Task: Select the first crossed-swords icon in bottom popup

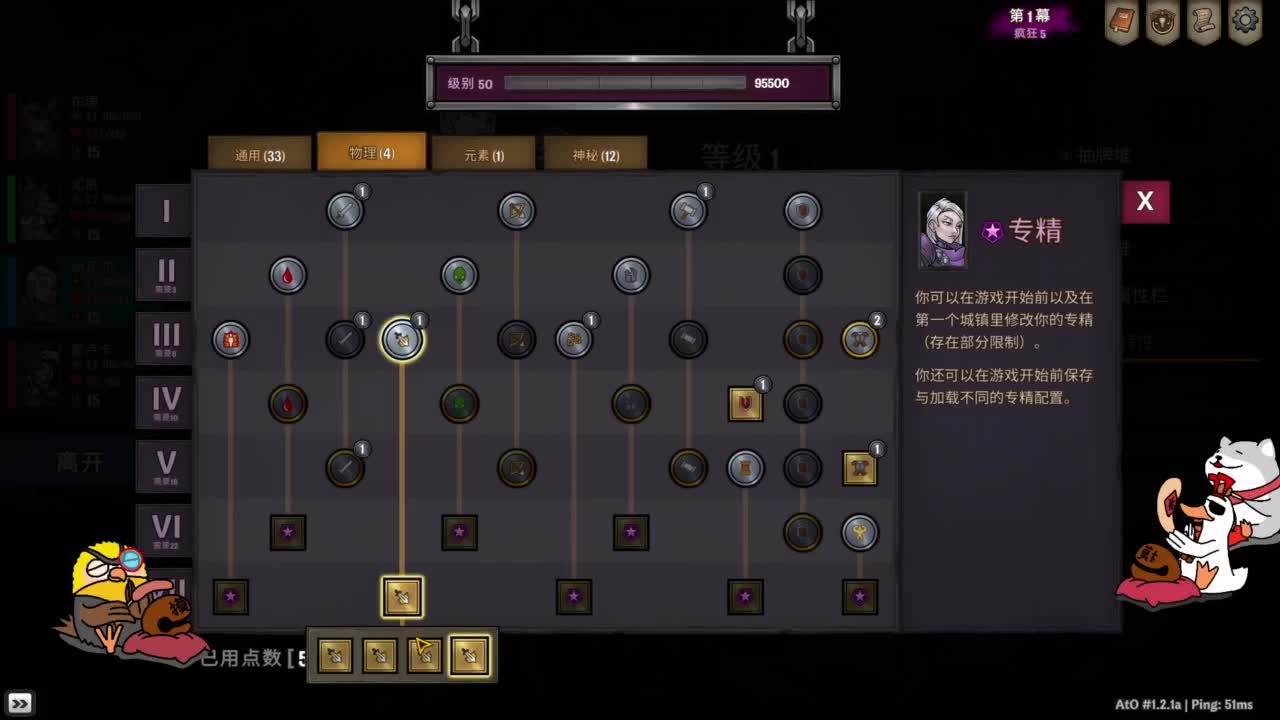Action: point(334,655)
